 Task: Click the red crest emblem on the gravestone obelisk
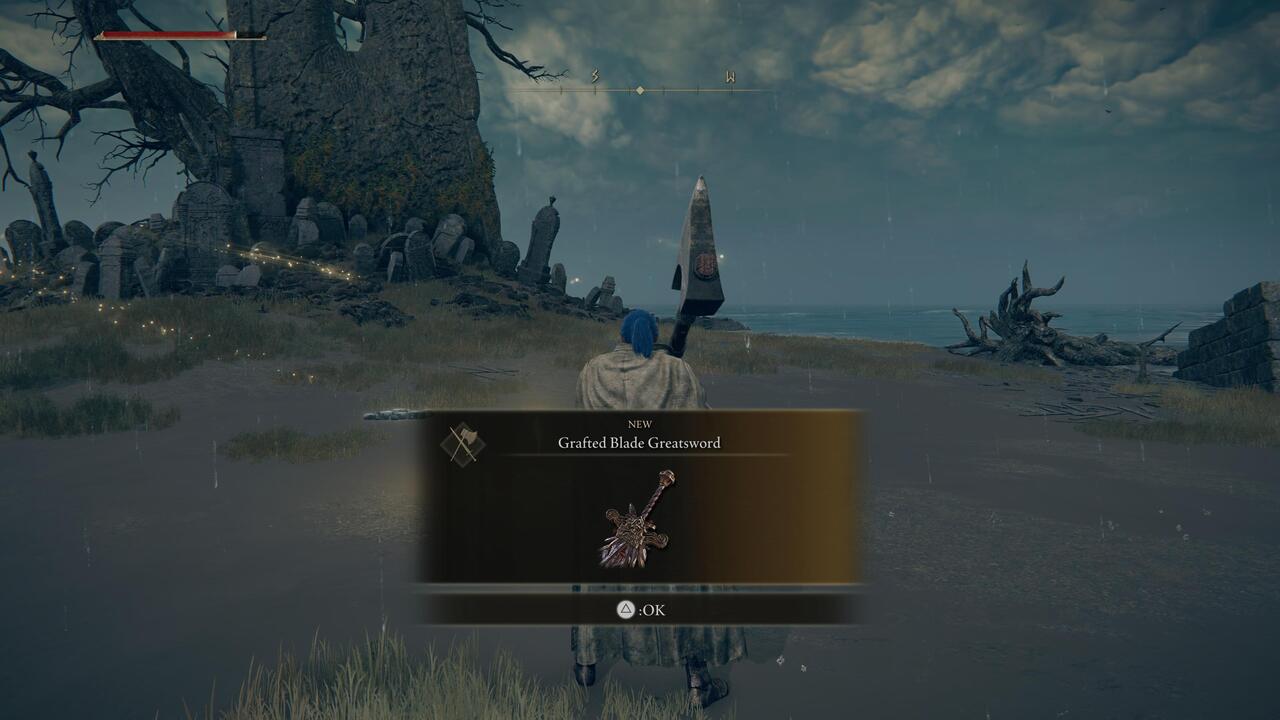tap(706, 265)
